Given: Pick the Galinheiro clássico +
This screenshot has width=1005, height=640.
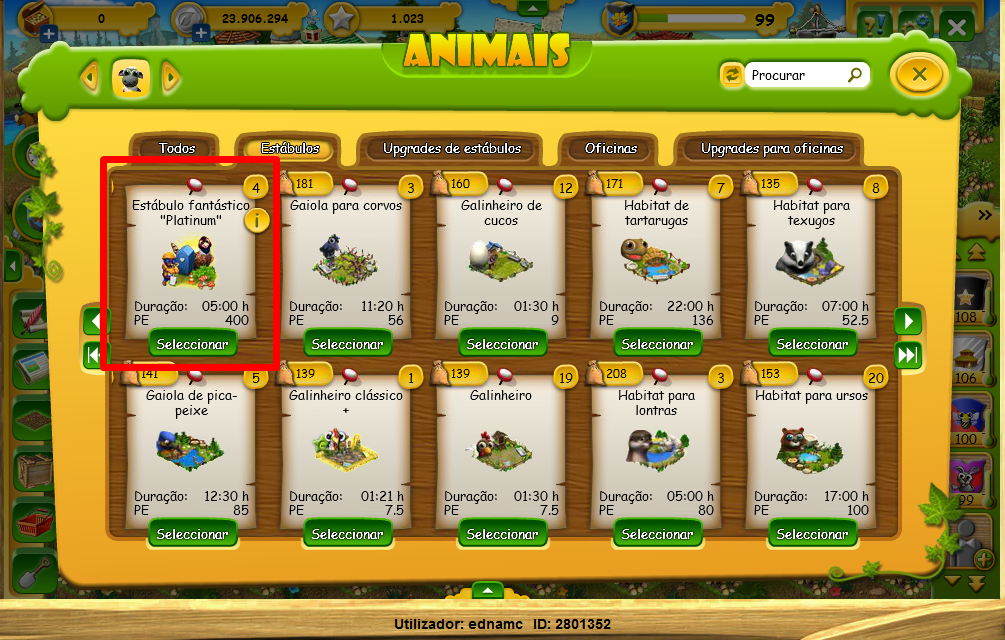Looking at the screenshot, I should coord(348,534).
